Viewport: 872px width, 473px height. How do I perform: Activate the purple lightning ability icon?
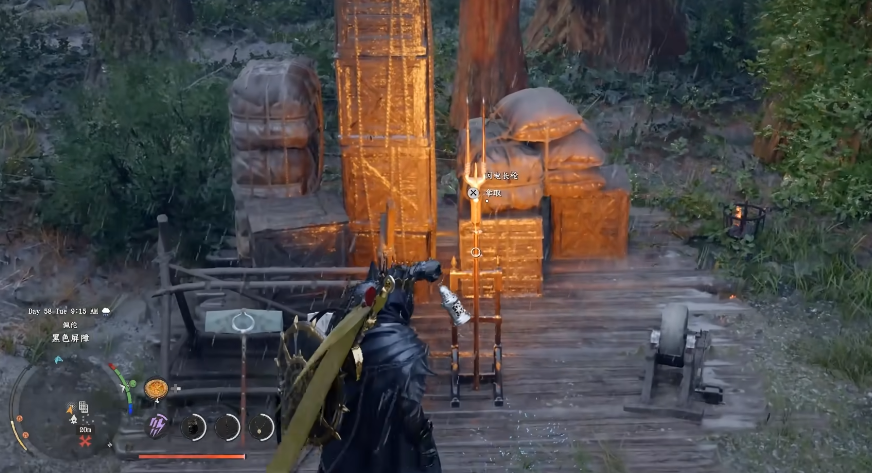point(157,425)
